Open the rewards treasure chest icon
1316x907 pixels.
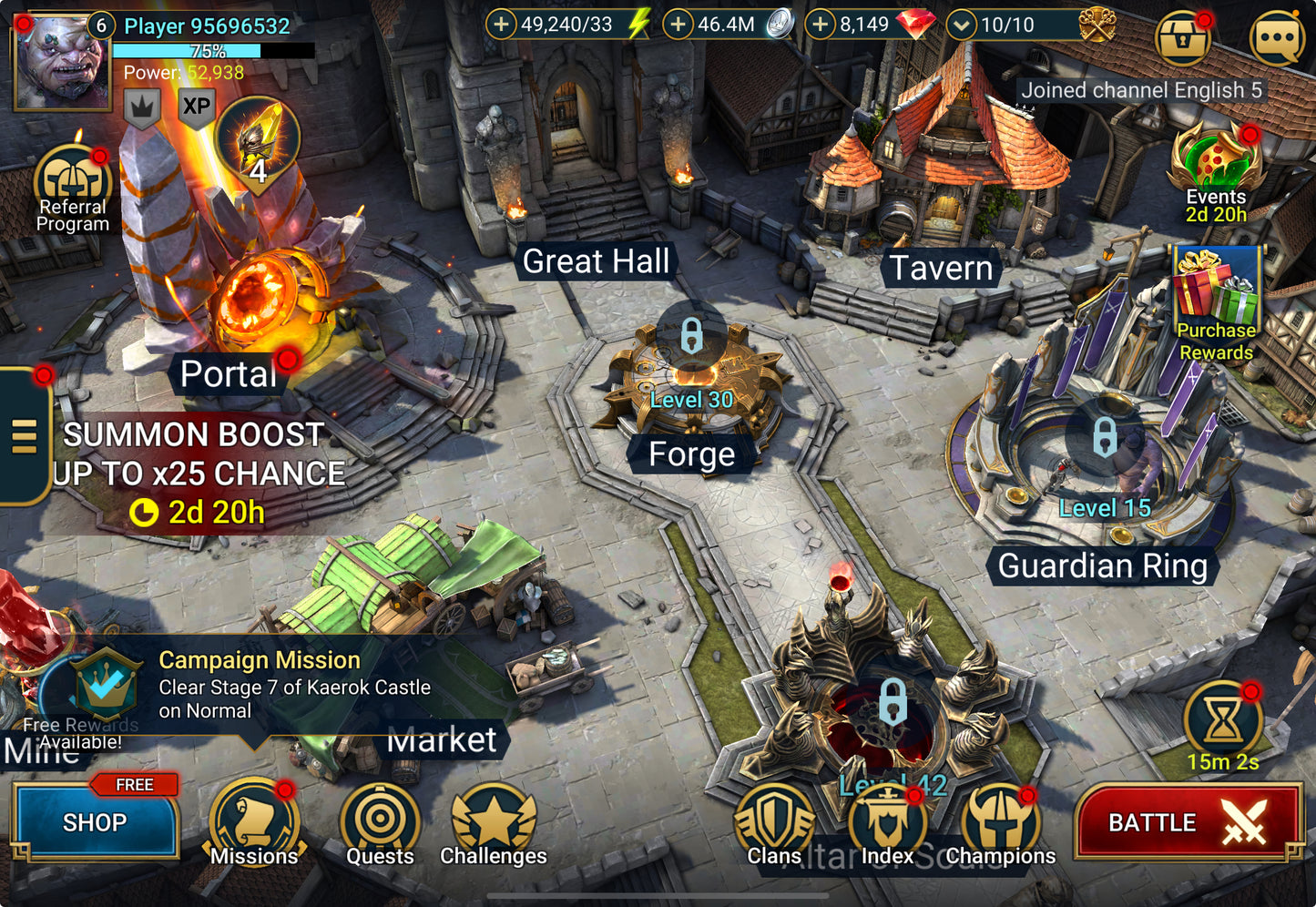click(x=1183, y=37)
